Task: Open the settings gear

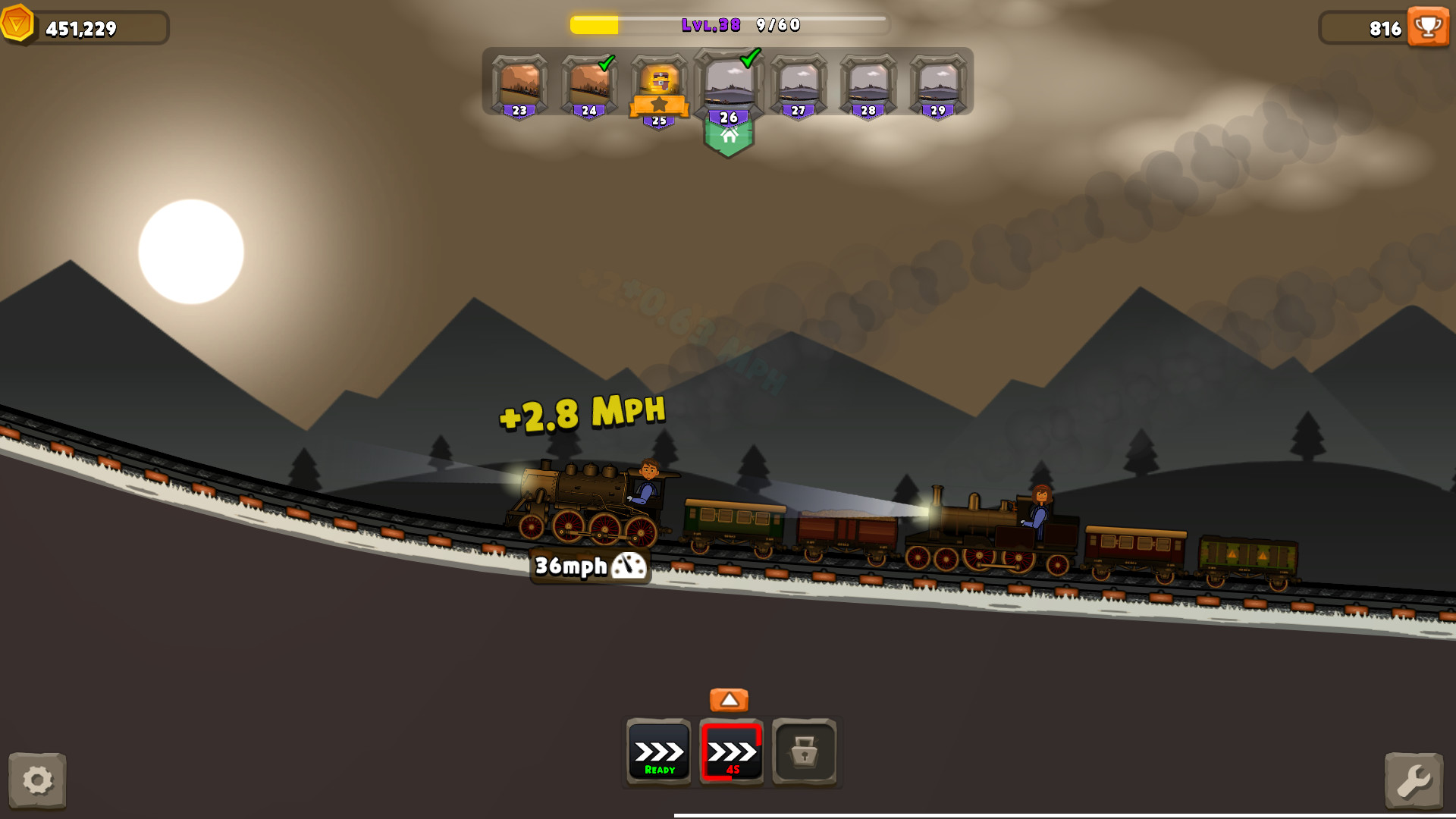Action: pyautogui.click(x=37, y=781)
